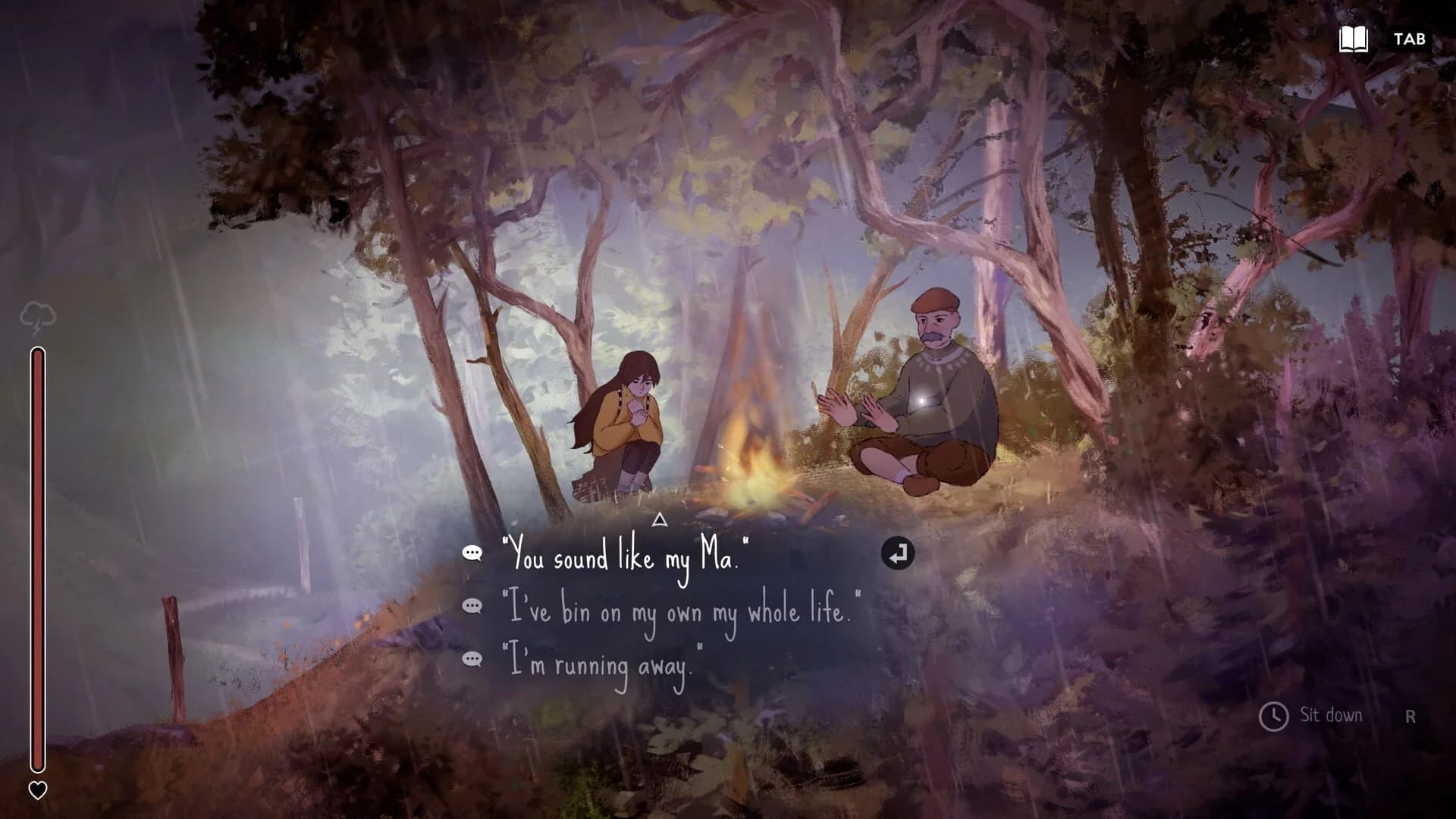Click the speech bubble beside "I've bin on my own"
Viewport: 1456px width, 819px height.
point(474,607)
